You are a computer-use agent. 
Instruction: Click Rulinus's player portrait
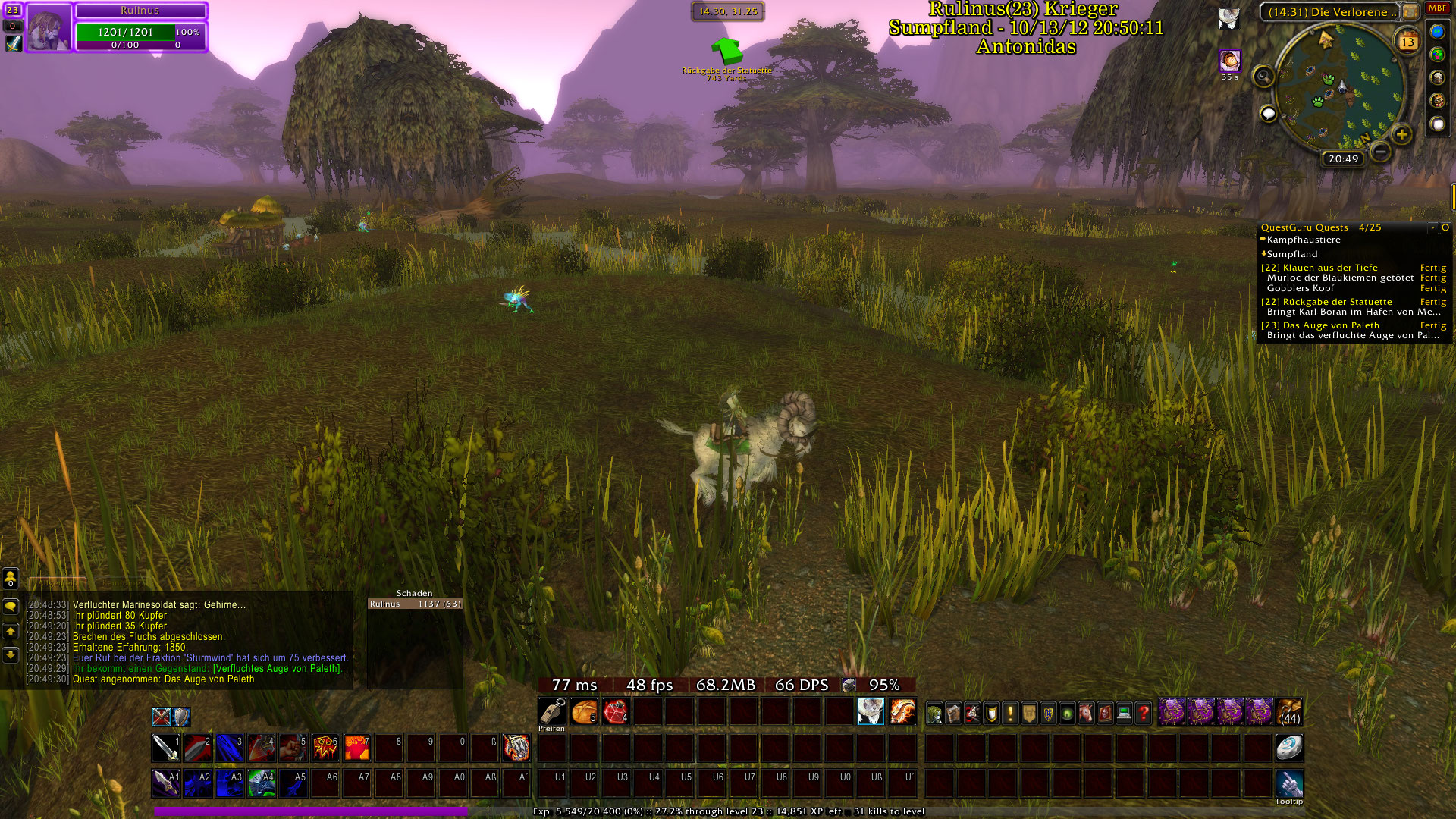point(49,28)
